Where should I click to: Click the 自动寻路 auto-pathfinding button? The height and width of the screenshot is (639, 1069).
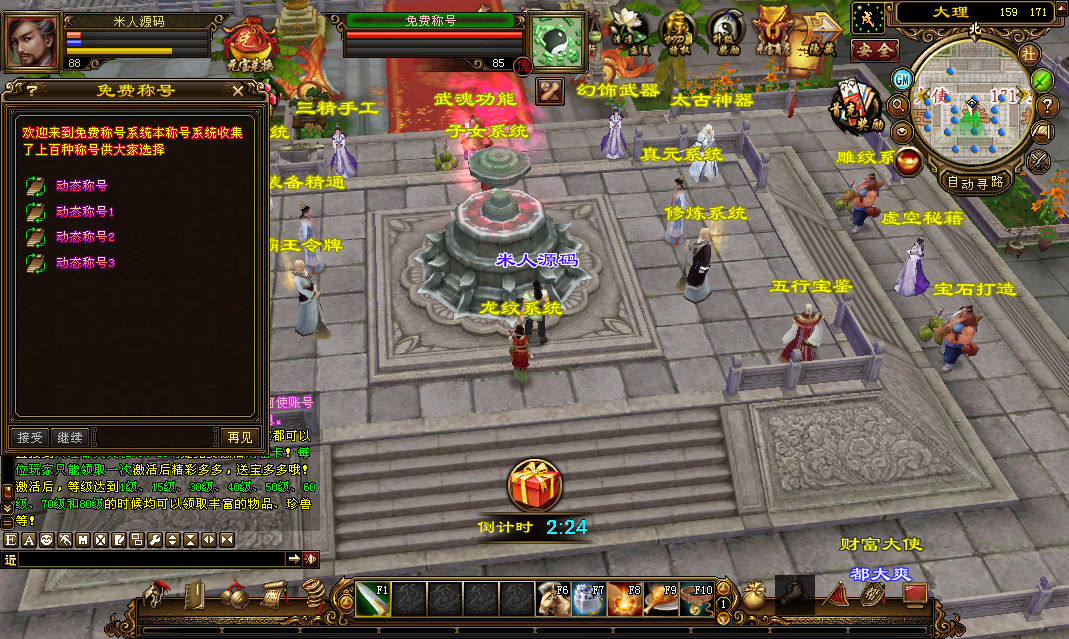tap(973, 182)
